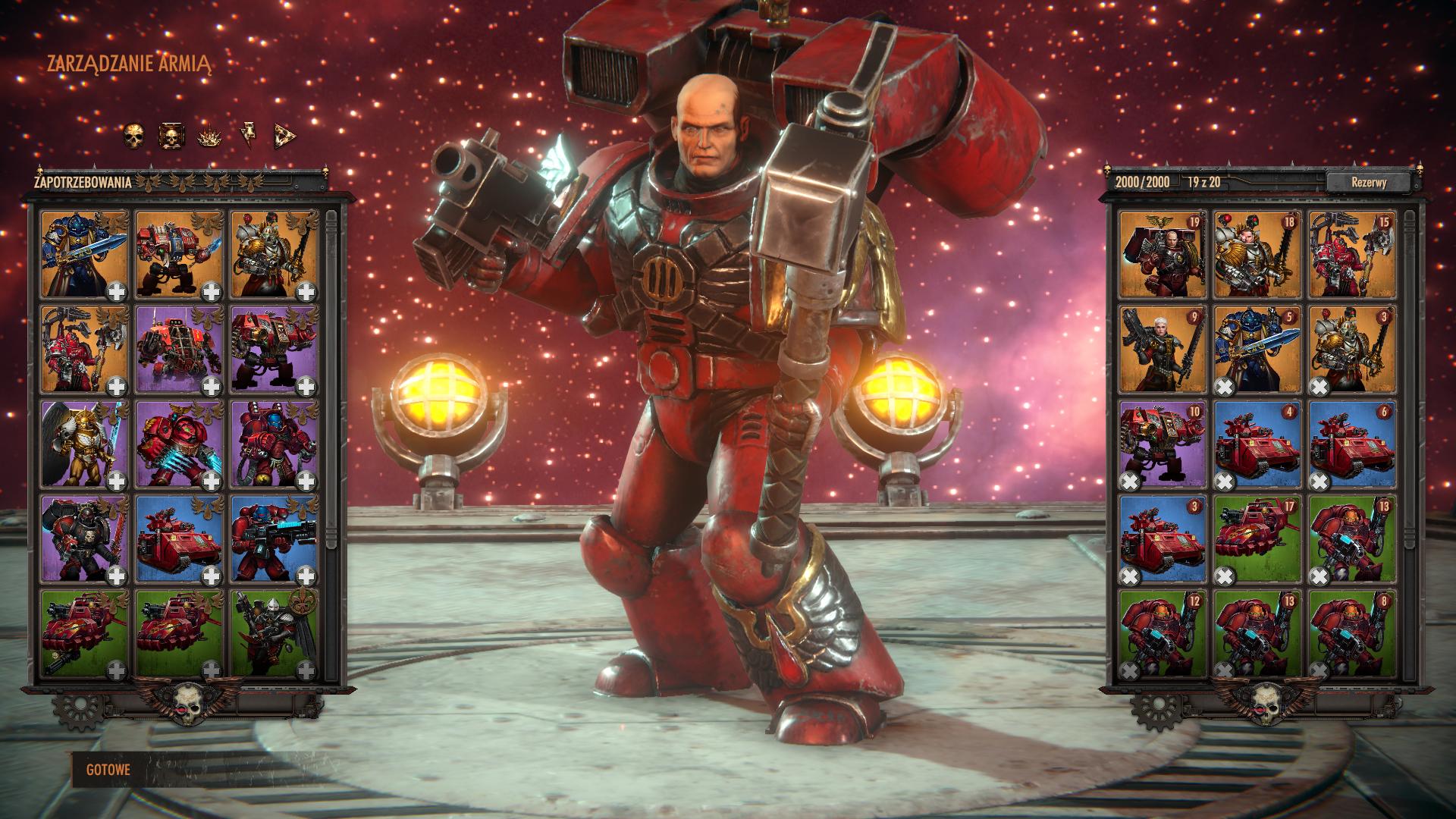Viewport: 1456px width, 819px height.
Task: Select the level 10 dreadnought army card
Action: 1162,444
